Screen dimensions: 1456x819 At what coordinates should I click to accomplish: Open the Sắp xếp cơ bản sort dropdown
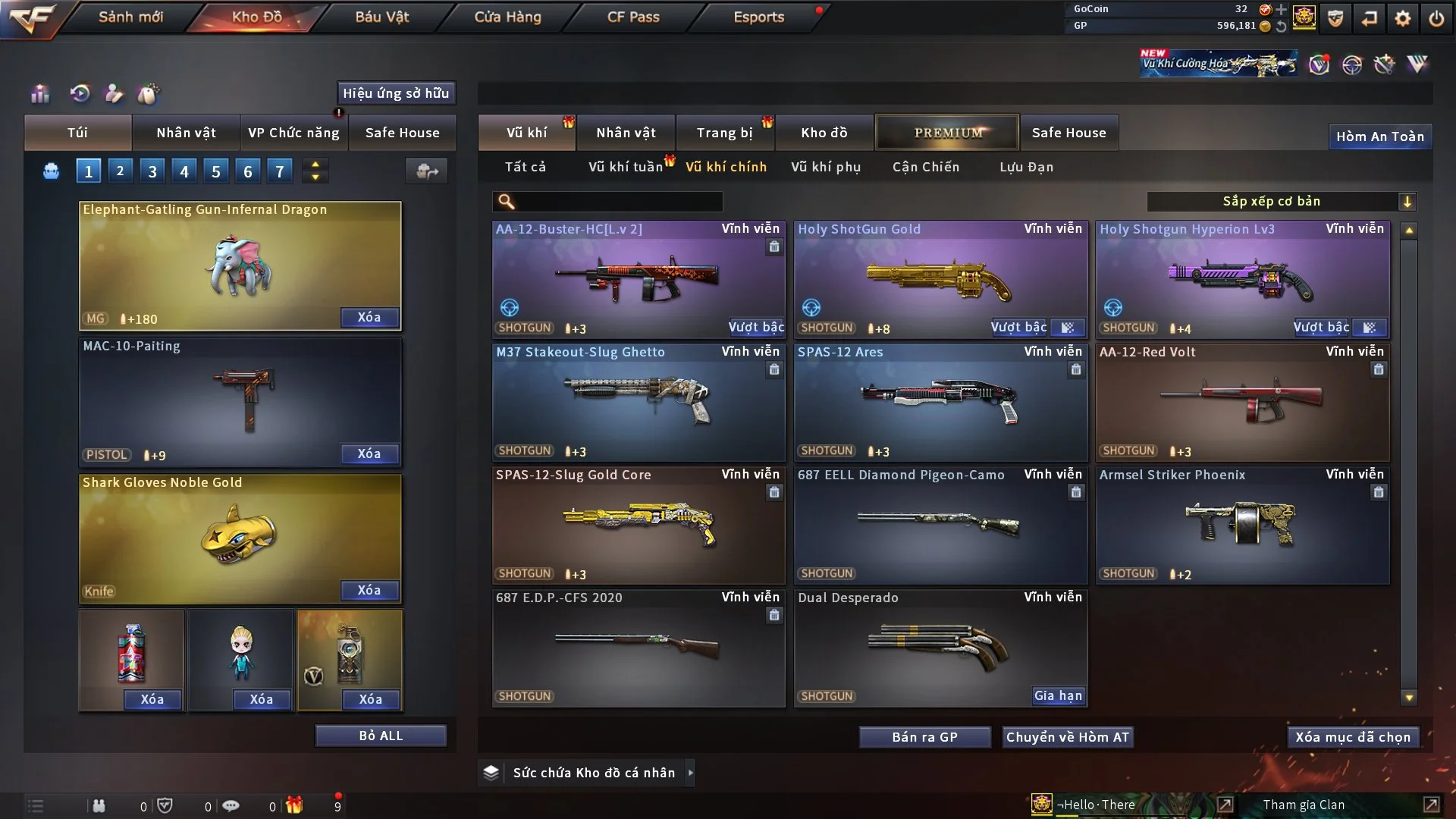click(x=1281, y=202)
